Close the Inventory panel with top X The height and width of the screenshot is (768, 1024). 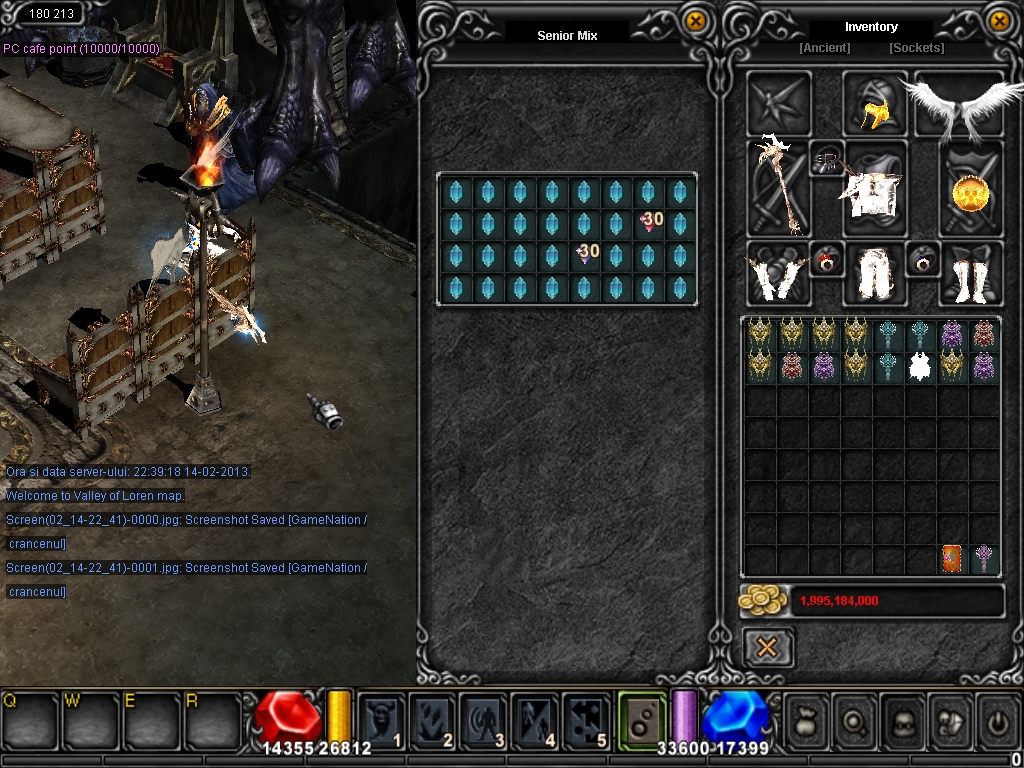[x=999, y=21]
